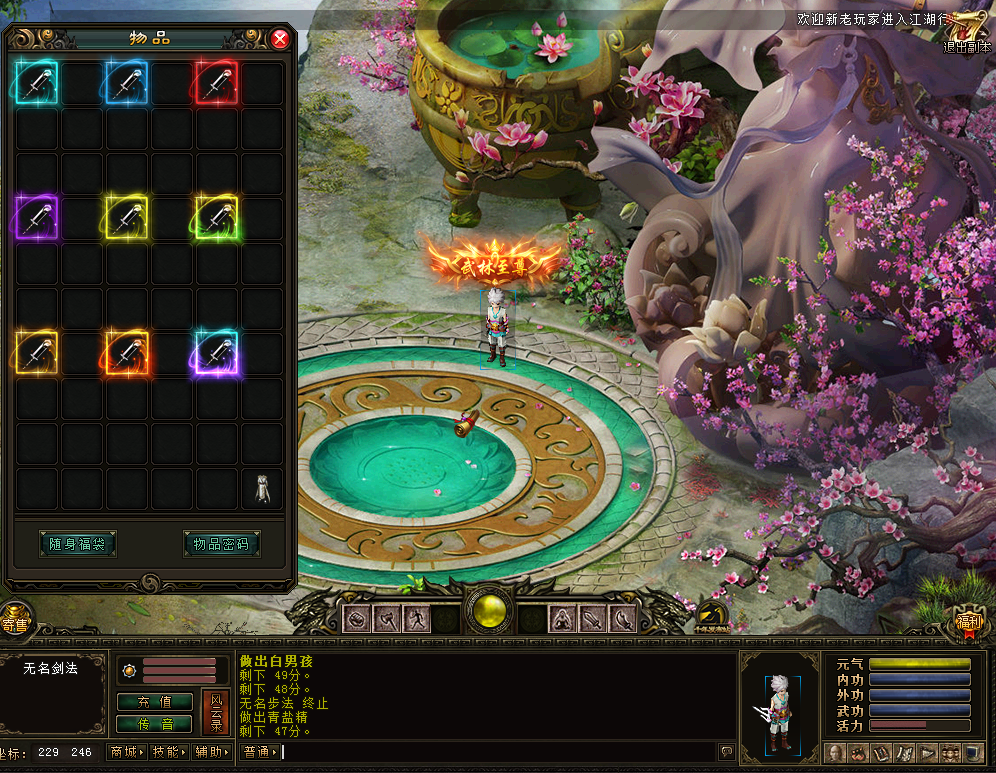The width and height of the screenshot is (996, 773).
Task: Select the red-glowing sword item slot
Action: (217, 83)
